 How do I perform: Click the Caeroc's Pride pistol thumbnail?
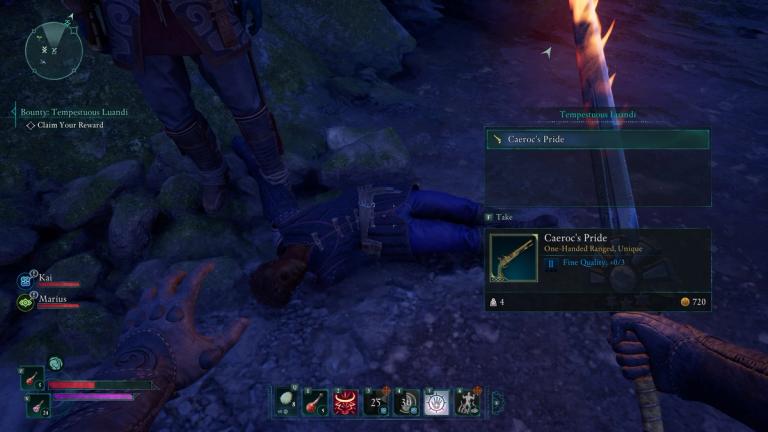513,257
